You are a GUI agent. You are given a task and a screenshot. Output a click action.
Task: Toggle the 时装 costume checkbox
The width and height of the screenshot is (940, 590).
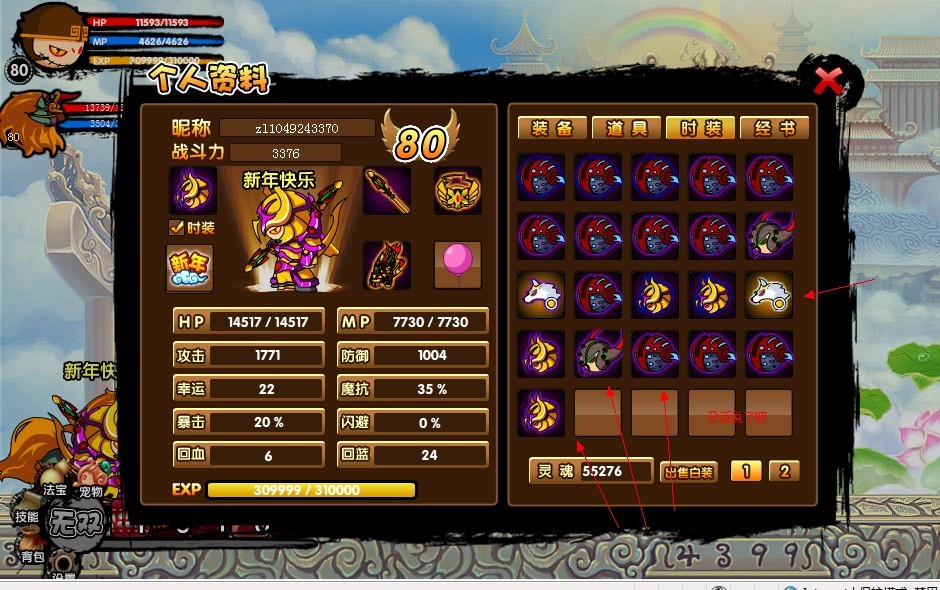click(x=177, y=228)
